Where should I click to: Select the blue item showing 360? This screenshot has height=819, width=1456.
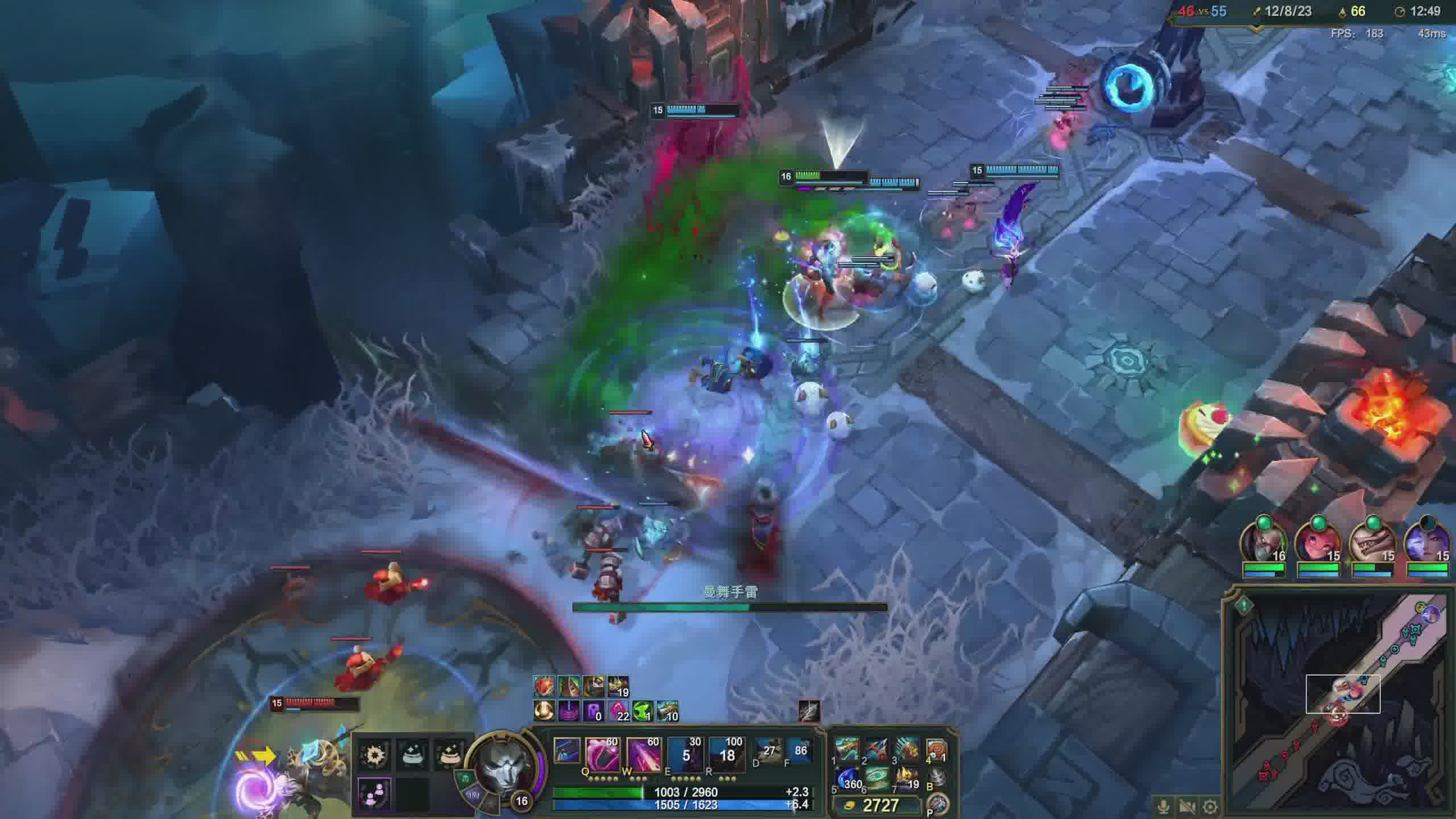(847, 779)
